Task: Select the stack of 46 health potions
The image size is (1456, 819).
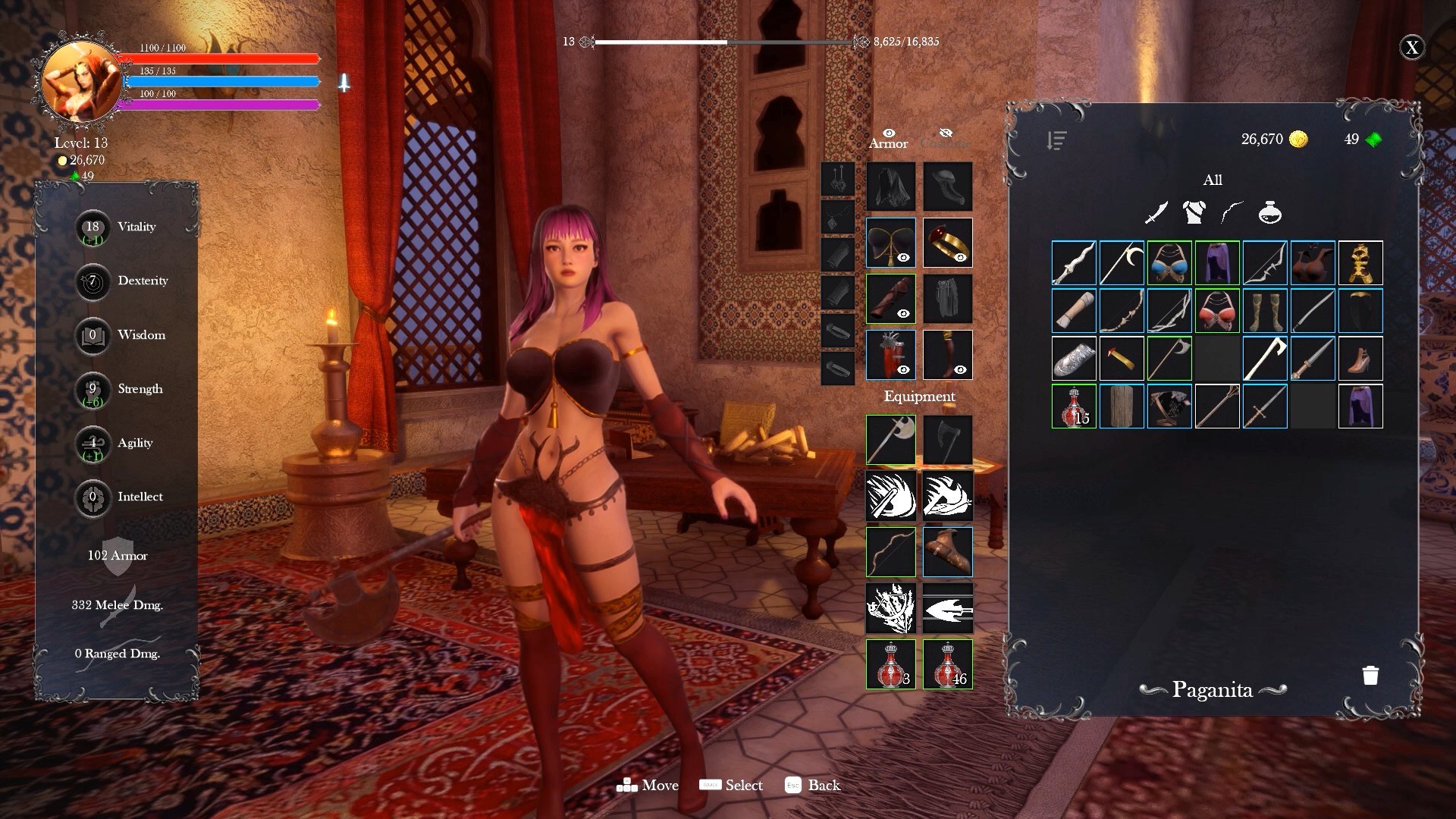Action: pyautogui.click(x=947, y=664)
